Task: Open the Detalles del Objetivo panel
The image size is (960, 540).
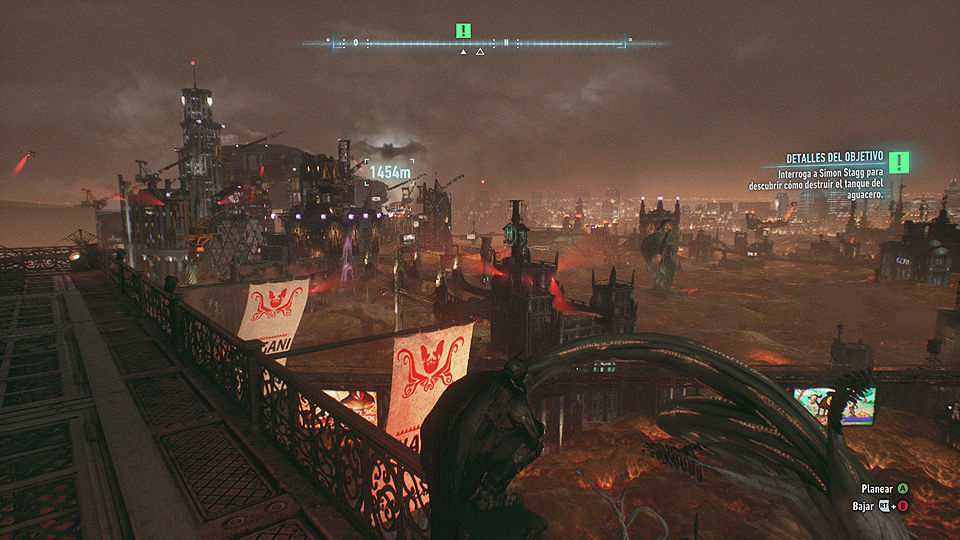Action: (x=835, y=158)
